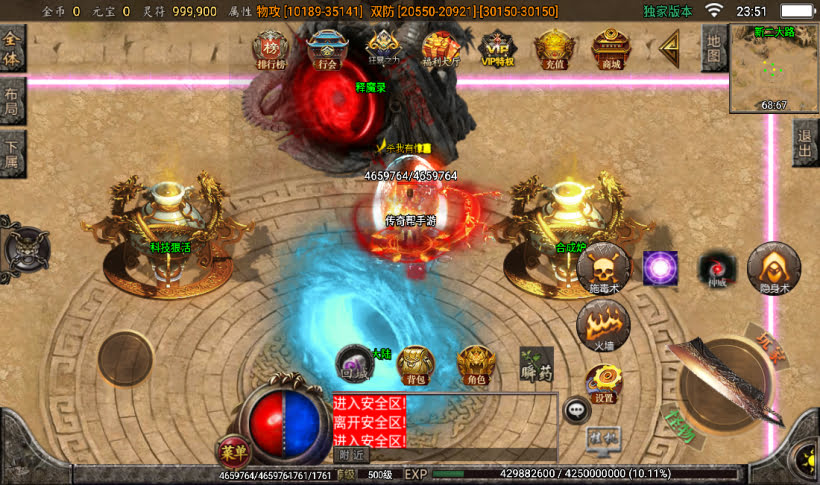Open the 充值 recharge menu
The width and height of the screenshot is (820, 485).
pyautogui.click(x=553, y=47)
